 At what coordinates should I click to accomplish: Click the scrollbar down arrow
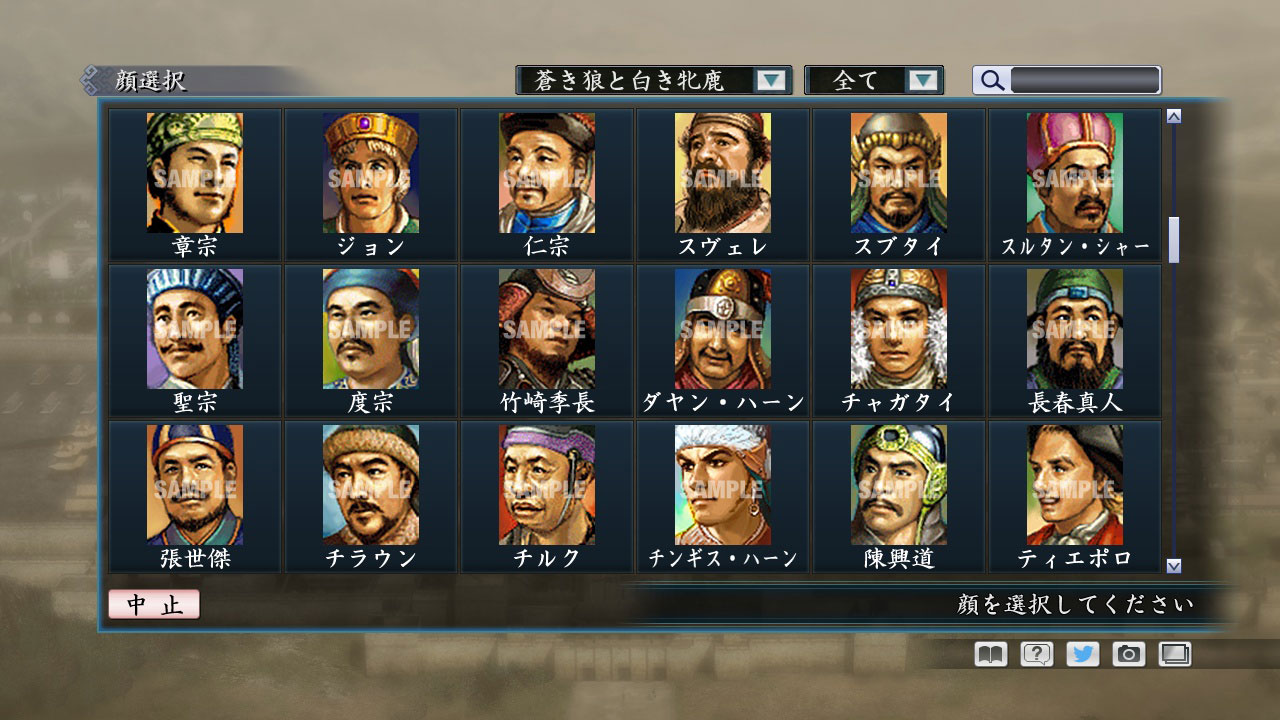(1173, 566)
